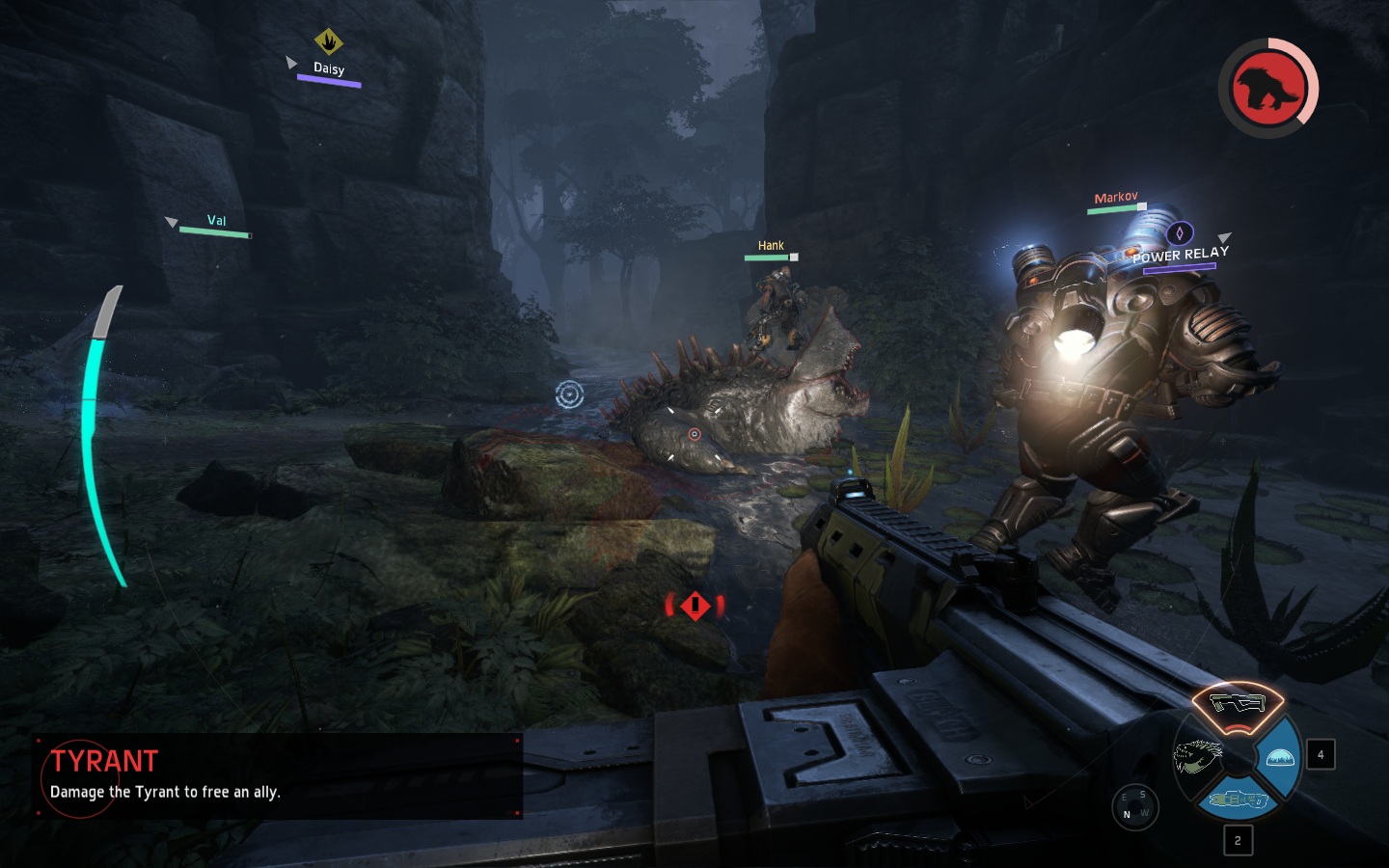Select Markov's teammate name tag
Image resolution: width=1389 pixels, height=868 pixels.
tap(1116, 198)
